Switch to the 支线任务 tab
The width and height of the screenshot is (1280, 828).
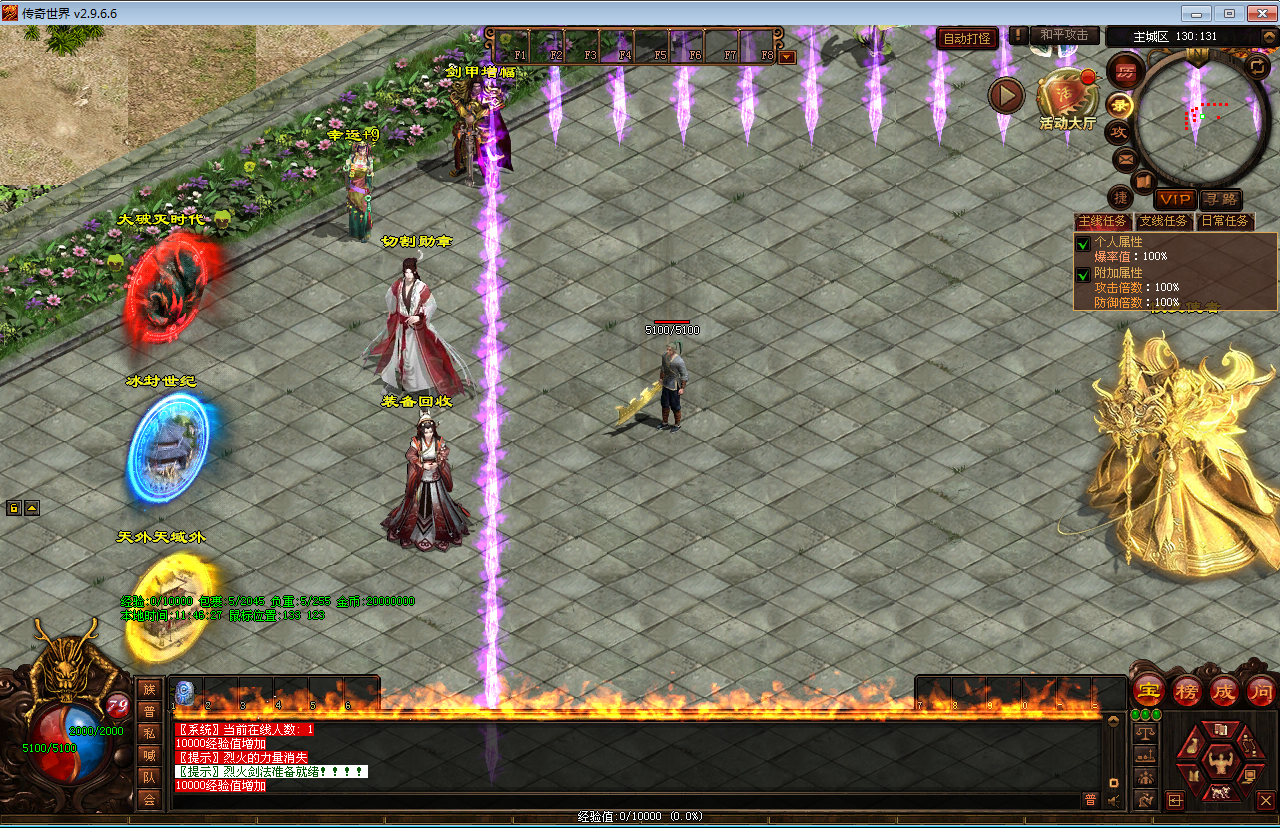1164,221
